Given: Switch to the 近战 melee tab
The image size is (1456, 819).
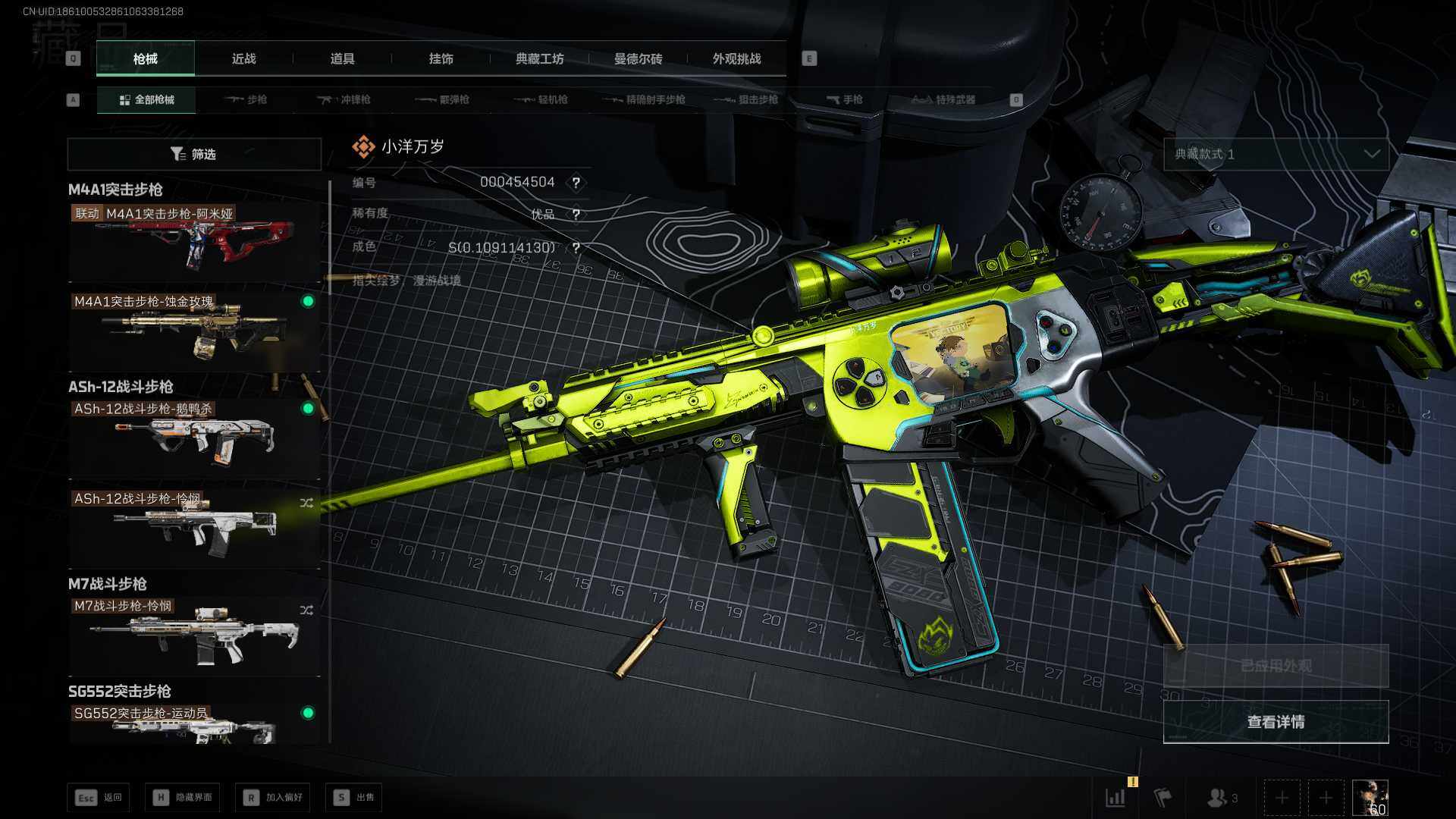Looking at the screenshot, I should pyautogui.click(x=243, y=58).
